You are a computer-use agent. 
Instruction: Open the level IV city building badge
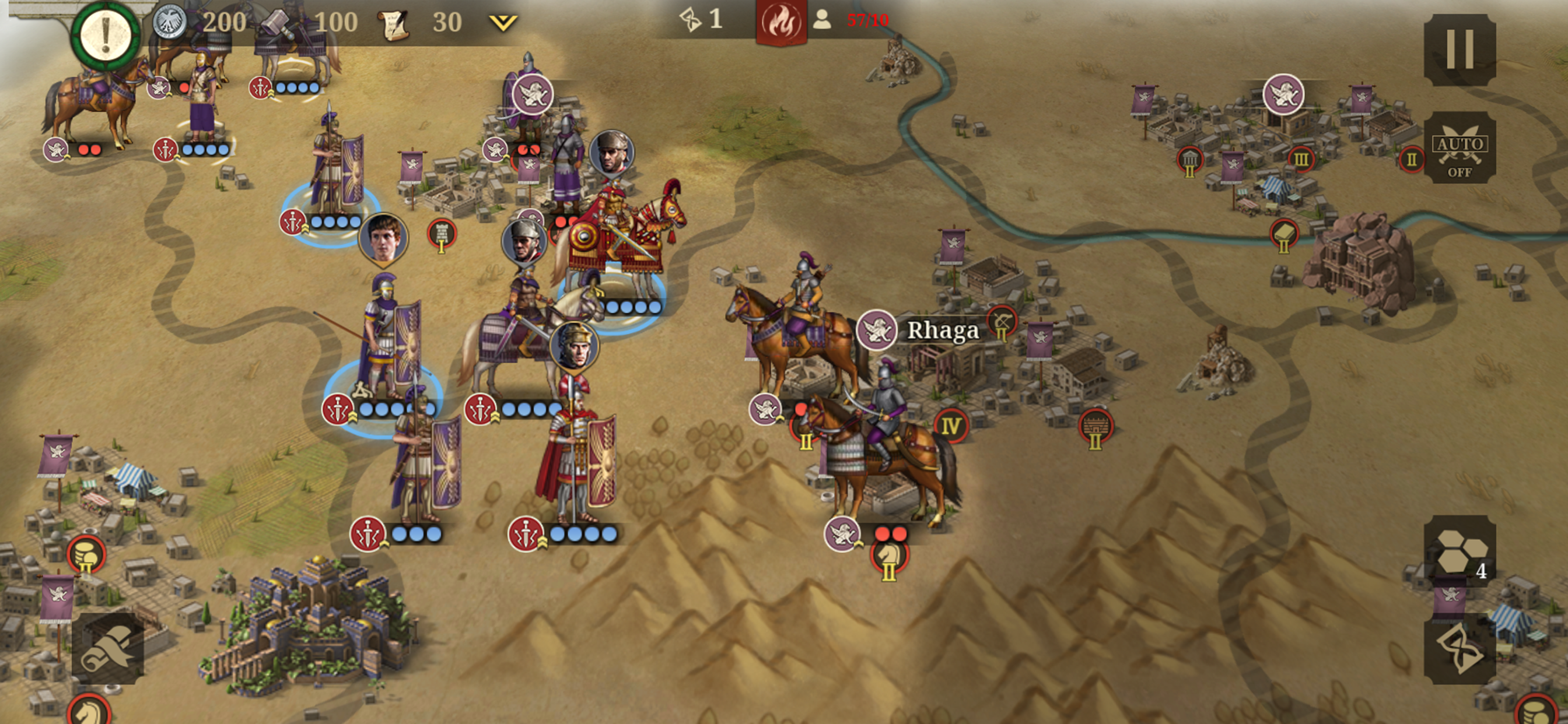(x=951, y=426)
